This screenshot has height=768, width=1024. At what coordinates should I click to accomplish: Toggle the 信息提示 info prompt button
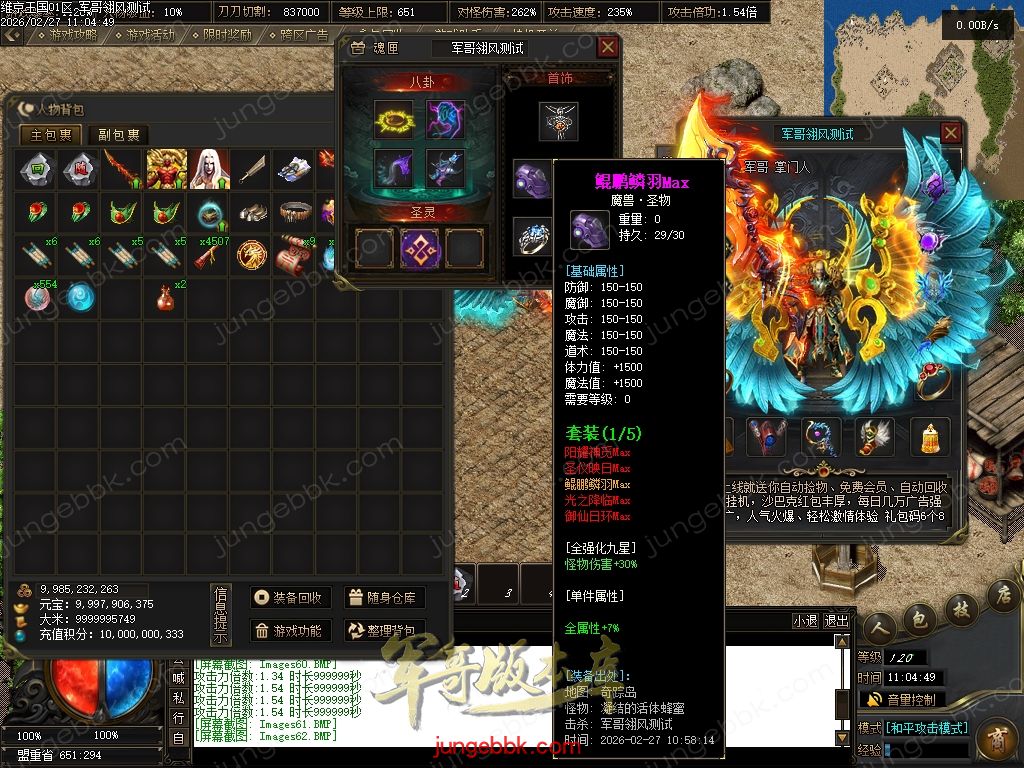click(221, 614)
